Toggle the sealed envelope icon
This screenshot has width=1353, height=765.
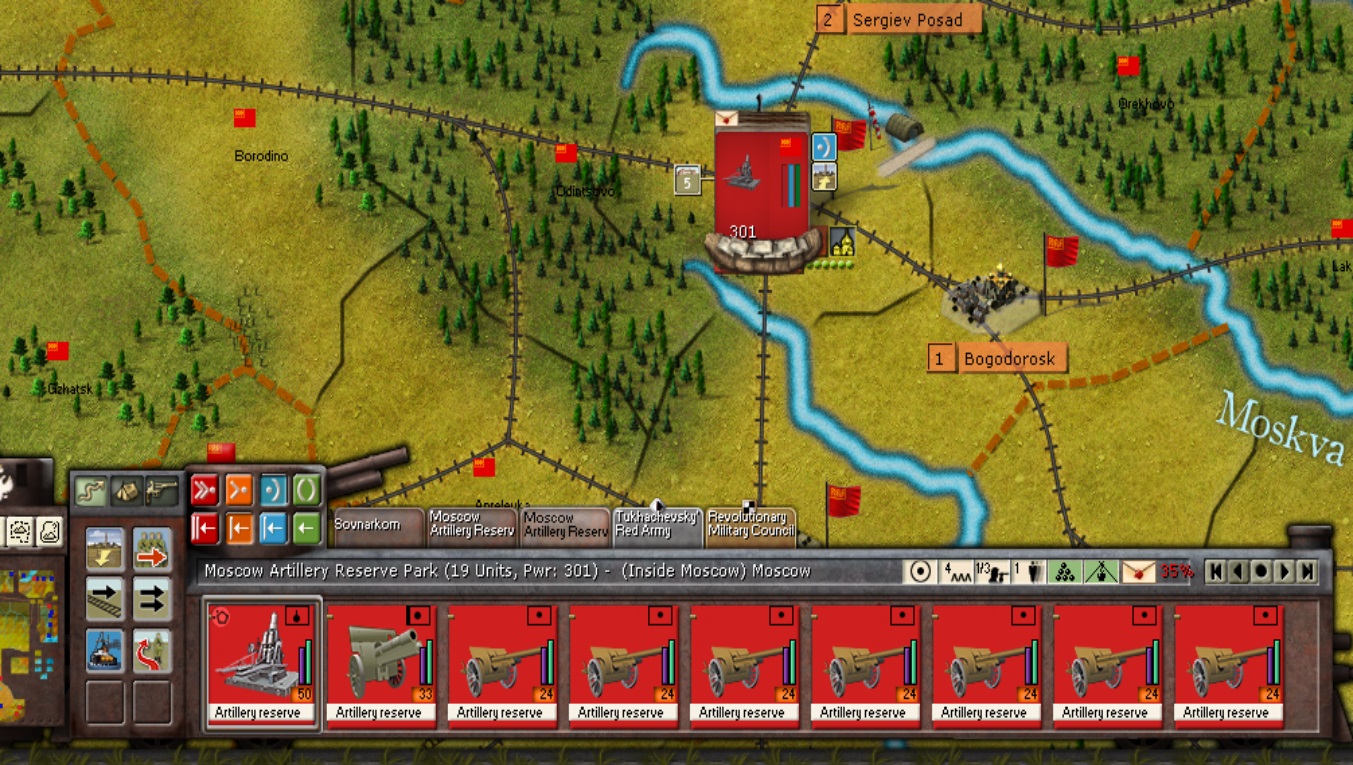coord(1139,572)
